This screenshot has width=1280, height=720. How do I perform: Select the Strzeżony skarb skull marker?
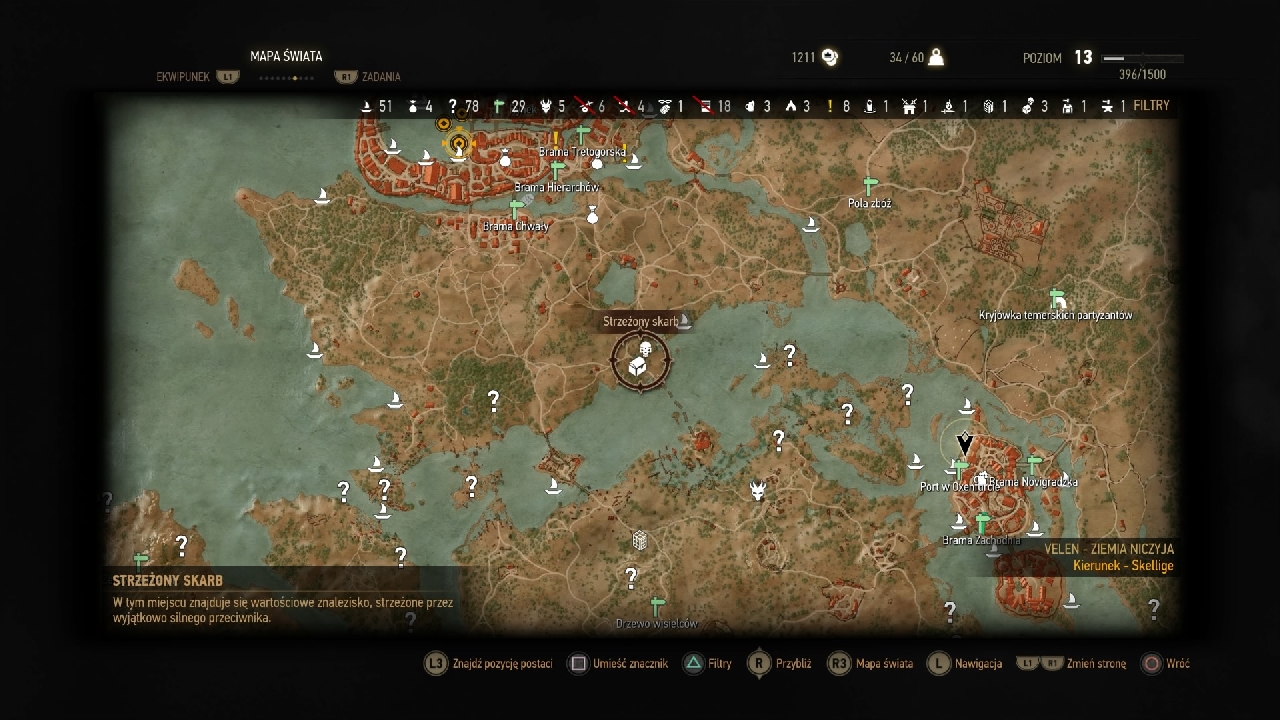tap(645, 349)
